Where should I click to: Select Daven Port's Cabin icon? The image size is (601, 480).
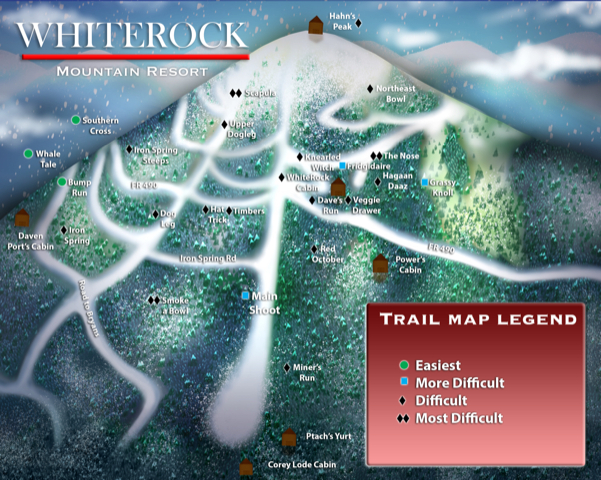tap(22, 217)
